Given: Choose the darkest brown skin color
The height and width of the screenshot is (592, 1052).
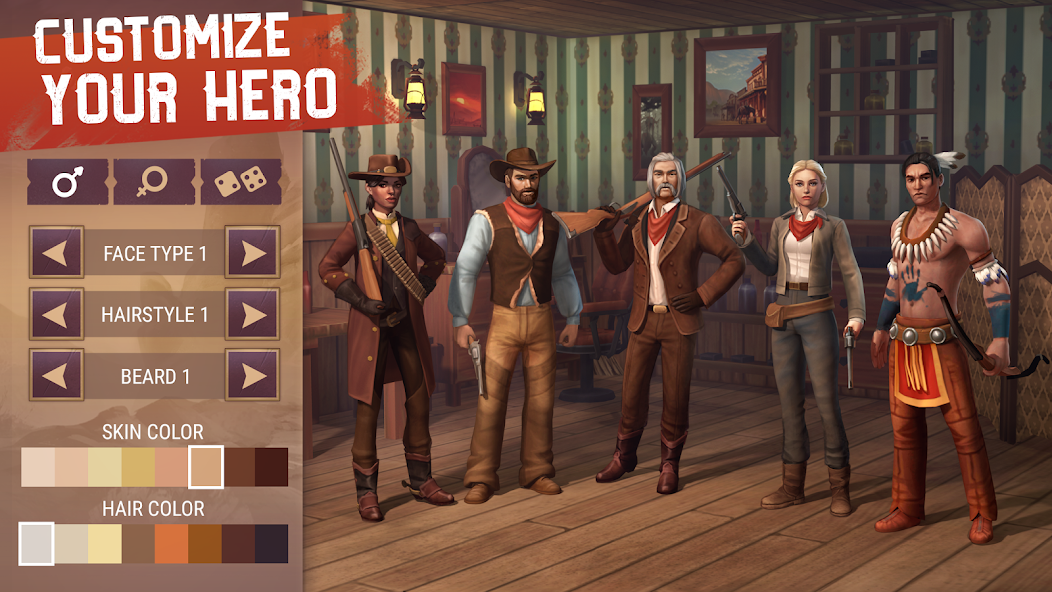Looking at the screenshot, I should 271,467.
